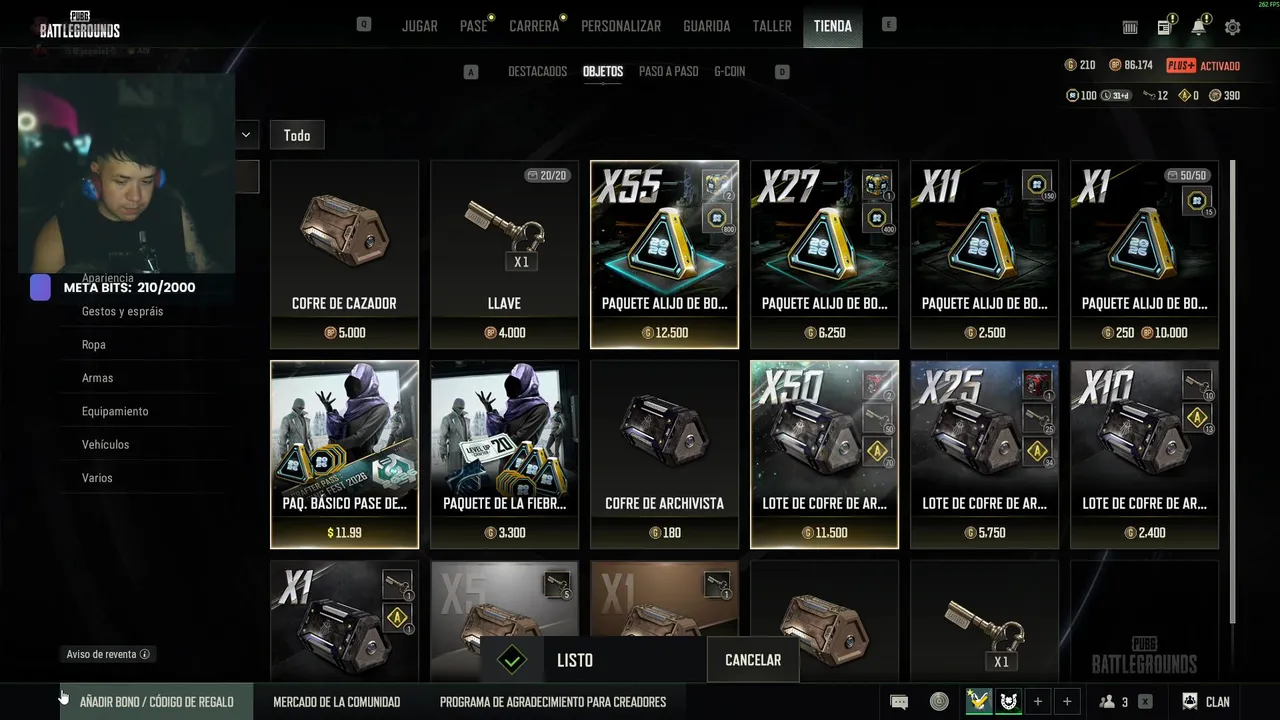Image resolution: width=1280 pixels, height=720 pixels.
Task: Pick the X55 Paquete Alijo bundle
Action: pos(664,254)
